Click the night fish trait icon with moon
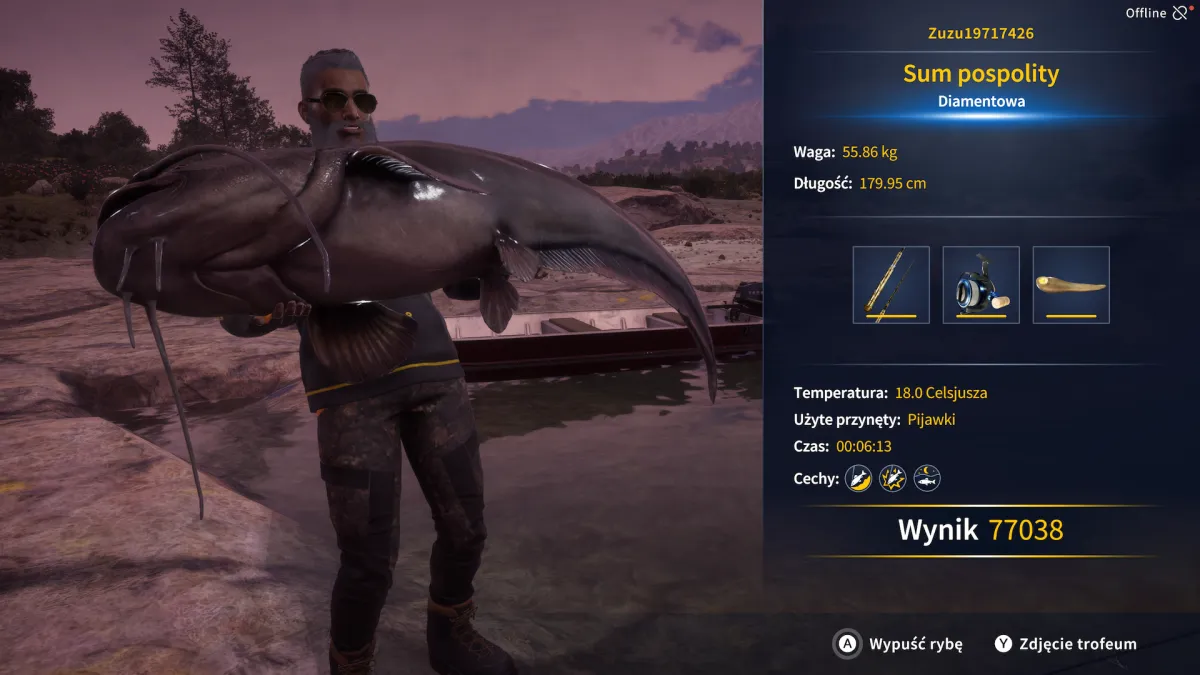1200x675 pixels. [x=927, y=478]
